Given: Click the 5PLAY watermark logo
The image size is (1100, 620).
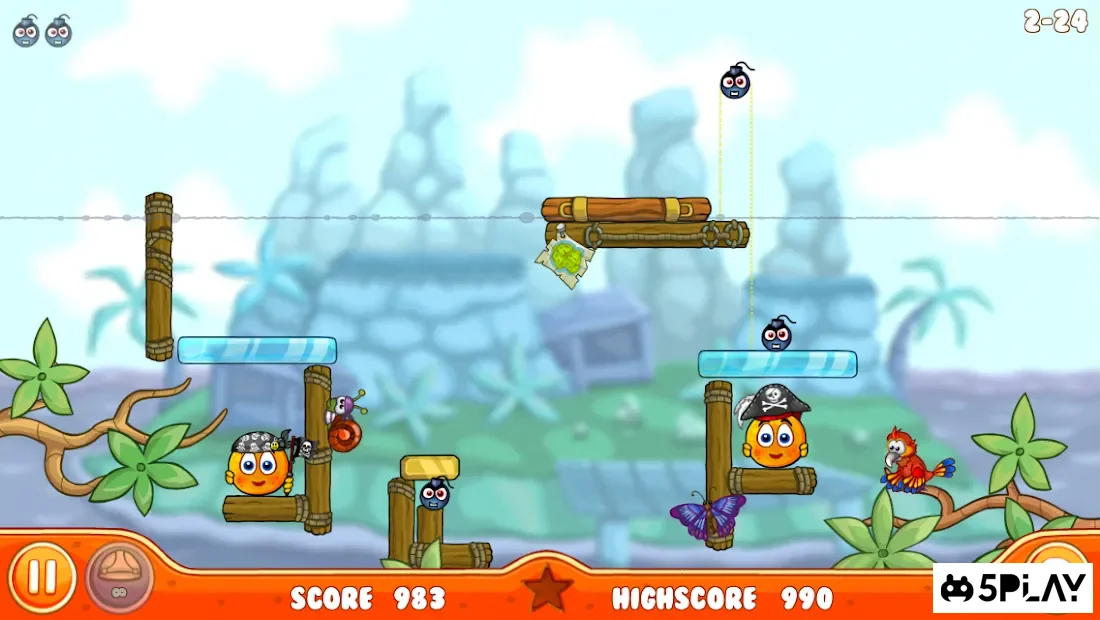Looking at the screenshot, I should [1014, 587].
